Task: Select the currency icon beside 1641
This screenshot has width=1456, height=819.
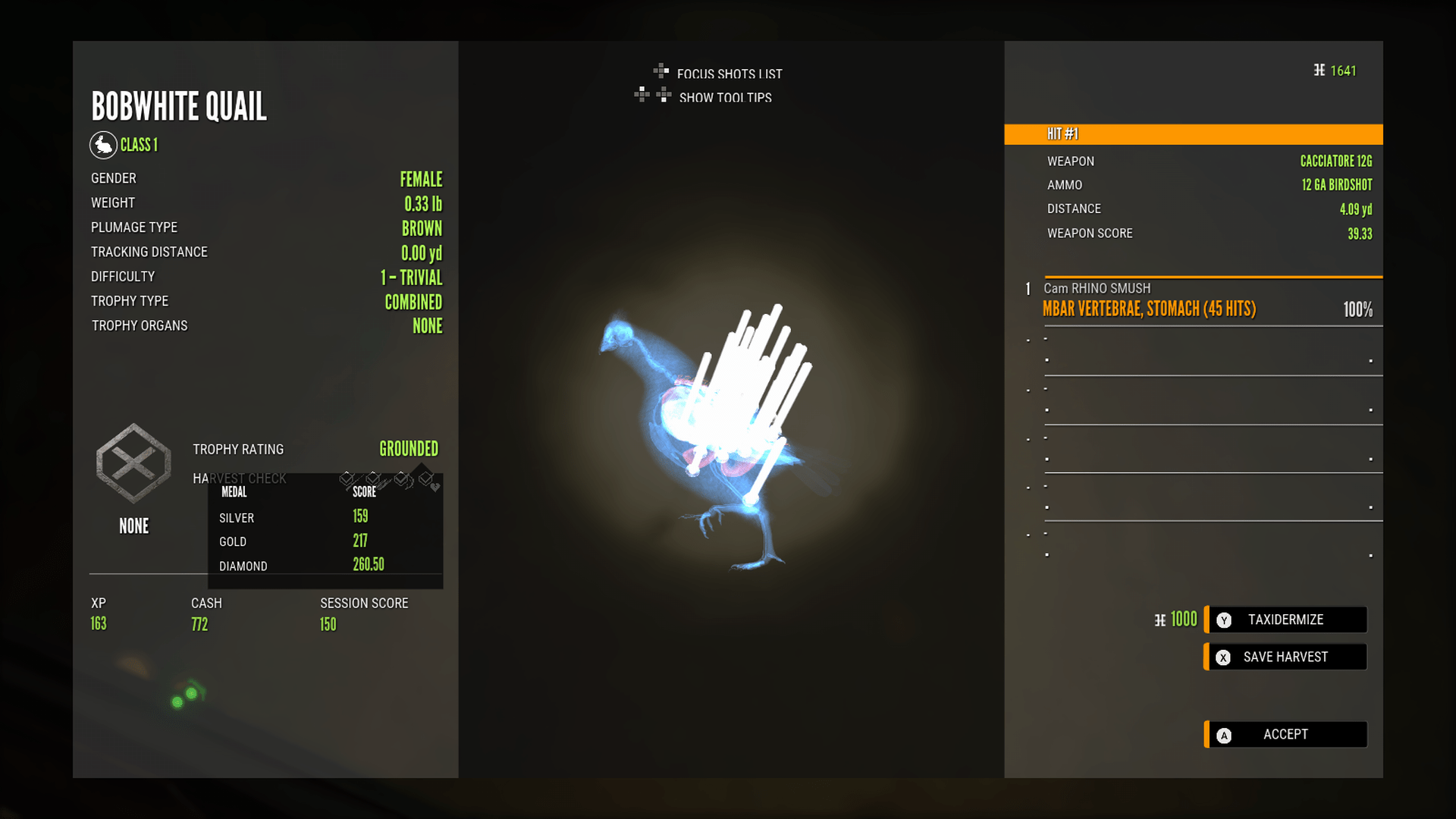Action: pos(1318,71)
